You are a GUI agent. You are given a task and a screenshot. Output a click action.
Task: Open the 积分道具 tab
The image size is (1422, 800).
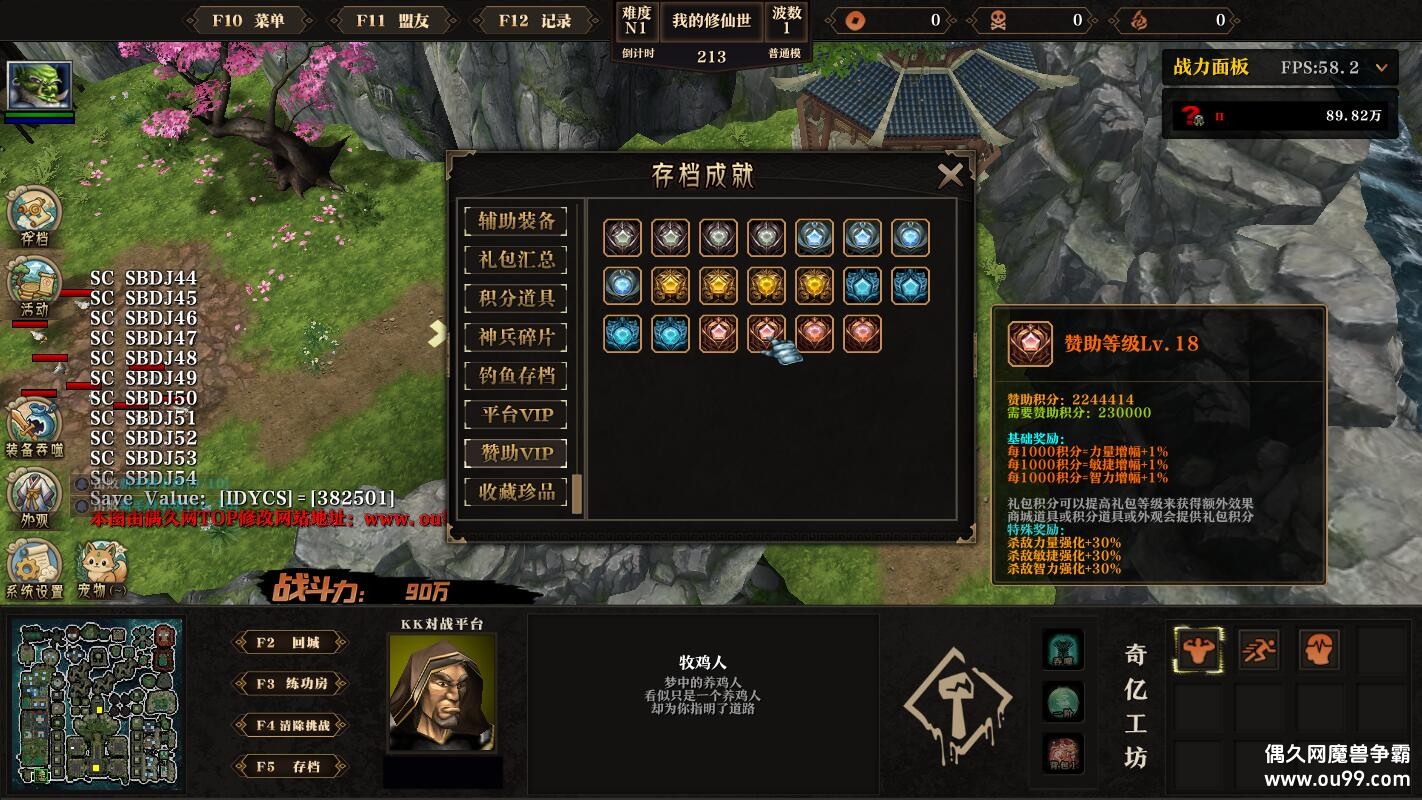517,299
